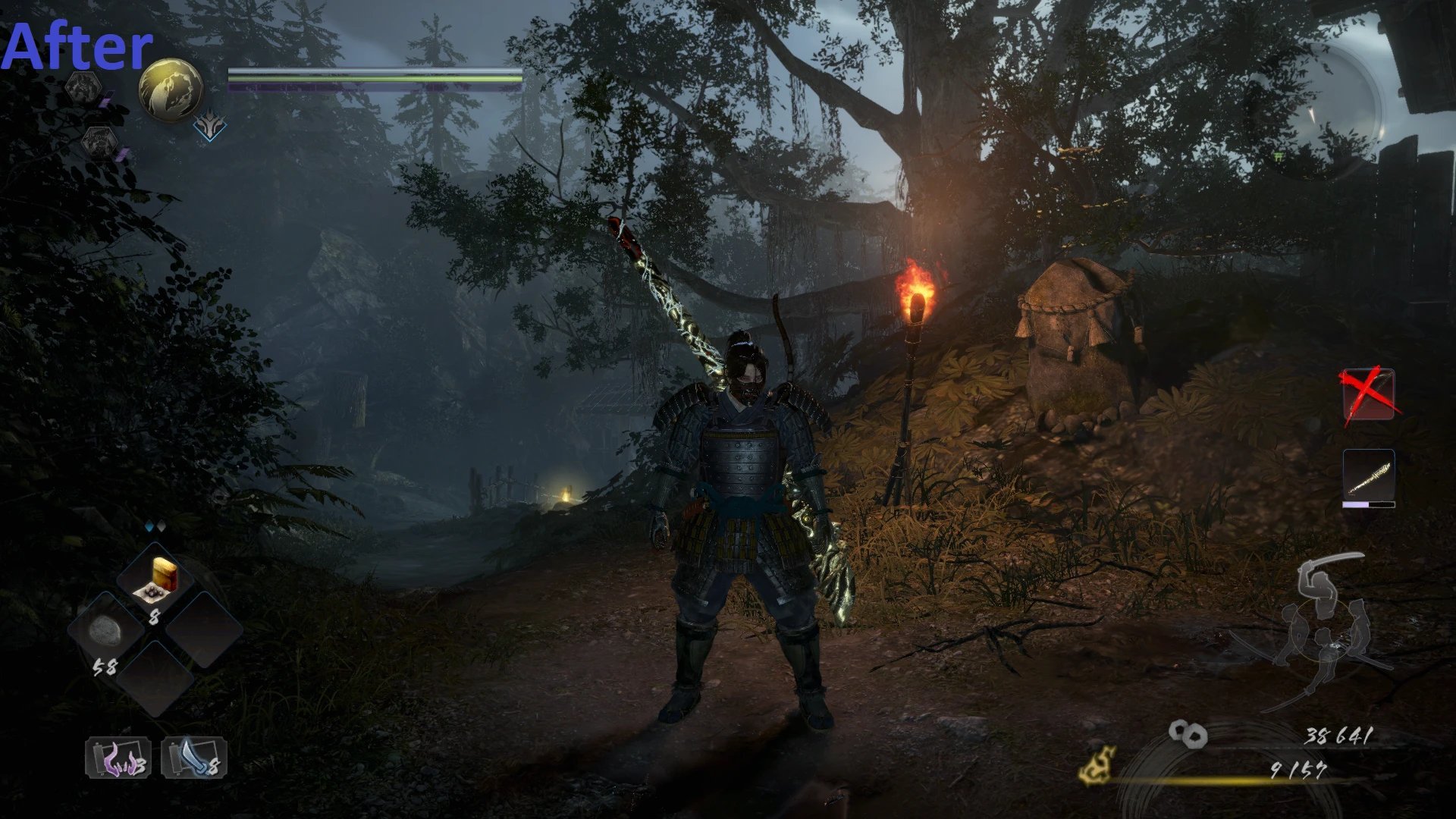Screen dimensions: 1456x819
Task: Activate the purple horns scroll
Action: point(118,758)
